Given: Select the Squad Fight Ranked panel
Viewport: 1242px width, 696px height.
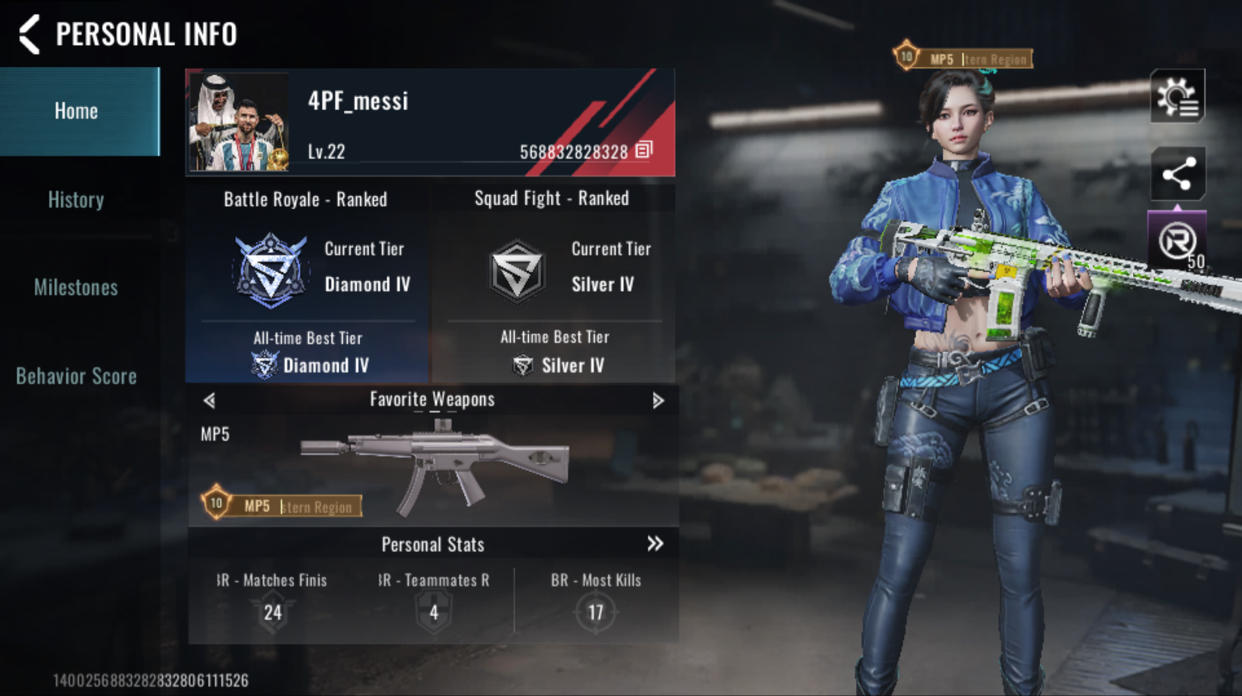Looking at the screenshot, I should (553, 282).
